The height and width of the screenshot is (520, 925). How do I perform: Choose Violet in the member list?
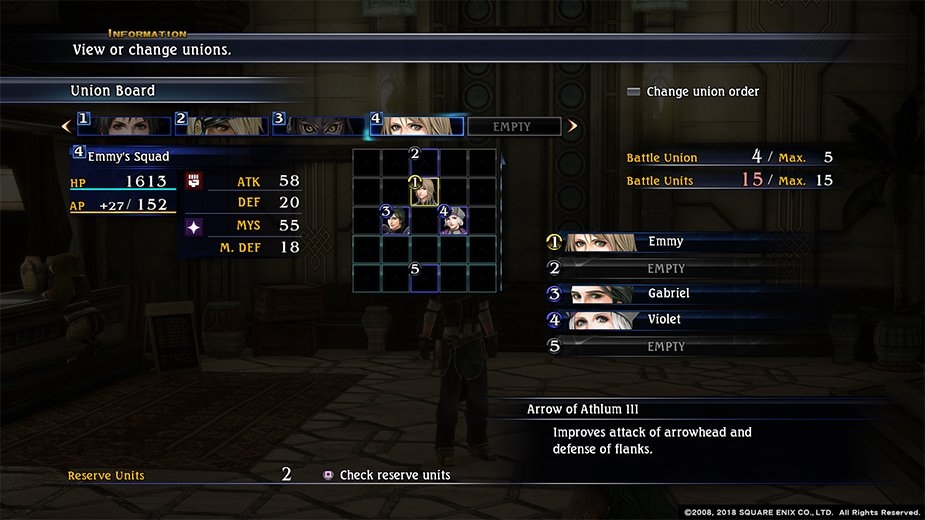click(x=666, y=320)
